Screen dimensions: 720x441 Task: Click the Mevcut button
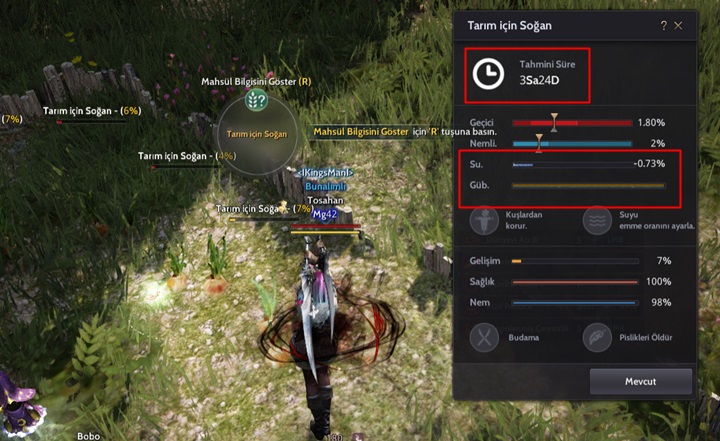point(640,381)
